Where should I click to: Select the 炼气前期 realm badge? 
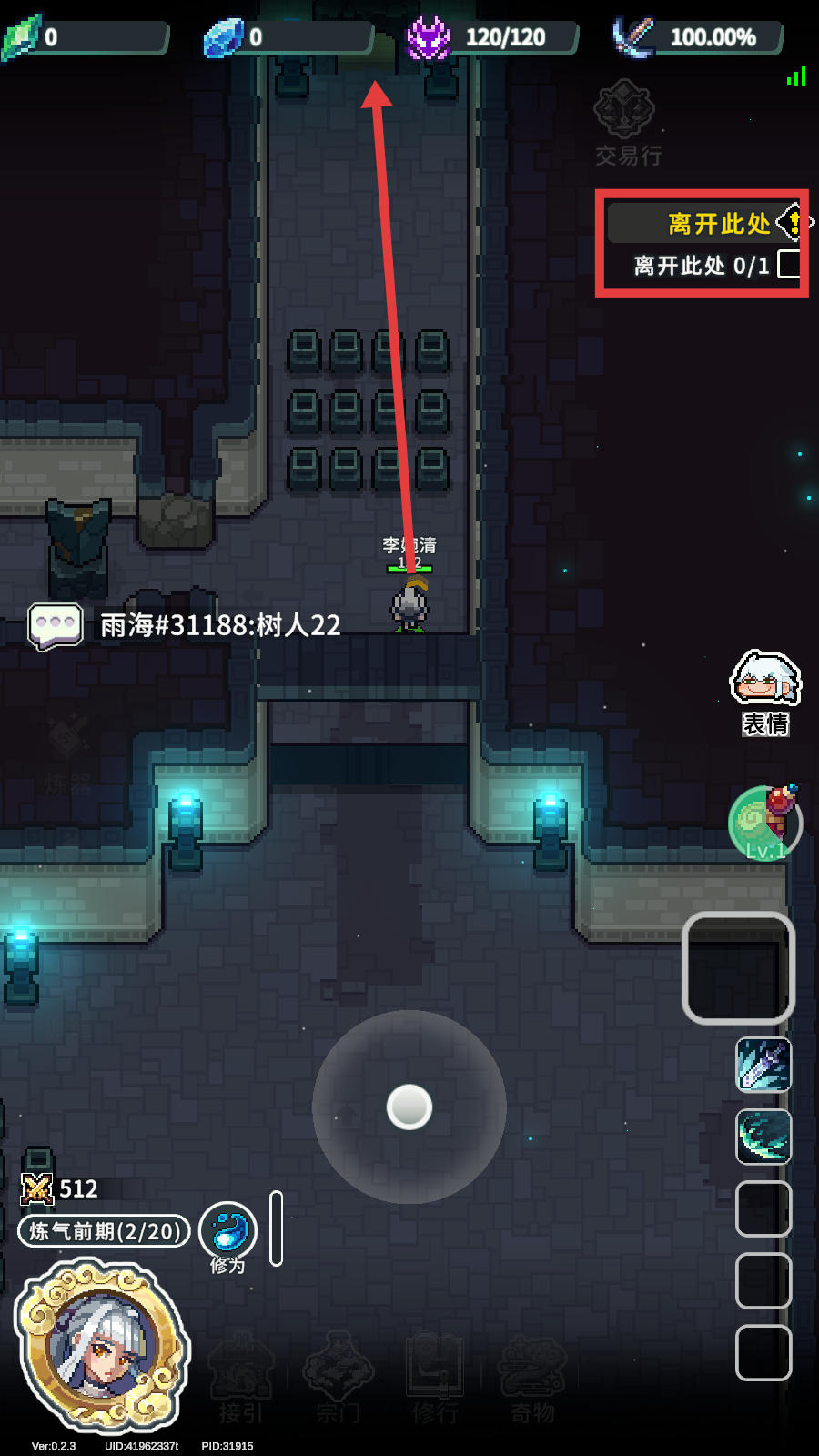point(104,1231)
